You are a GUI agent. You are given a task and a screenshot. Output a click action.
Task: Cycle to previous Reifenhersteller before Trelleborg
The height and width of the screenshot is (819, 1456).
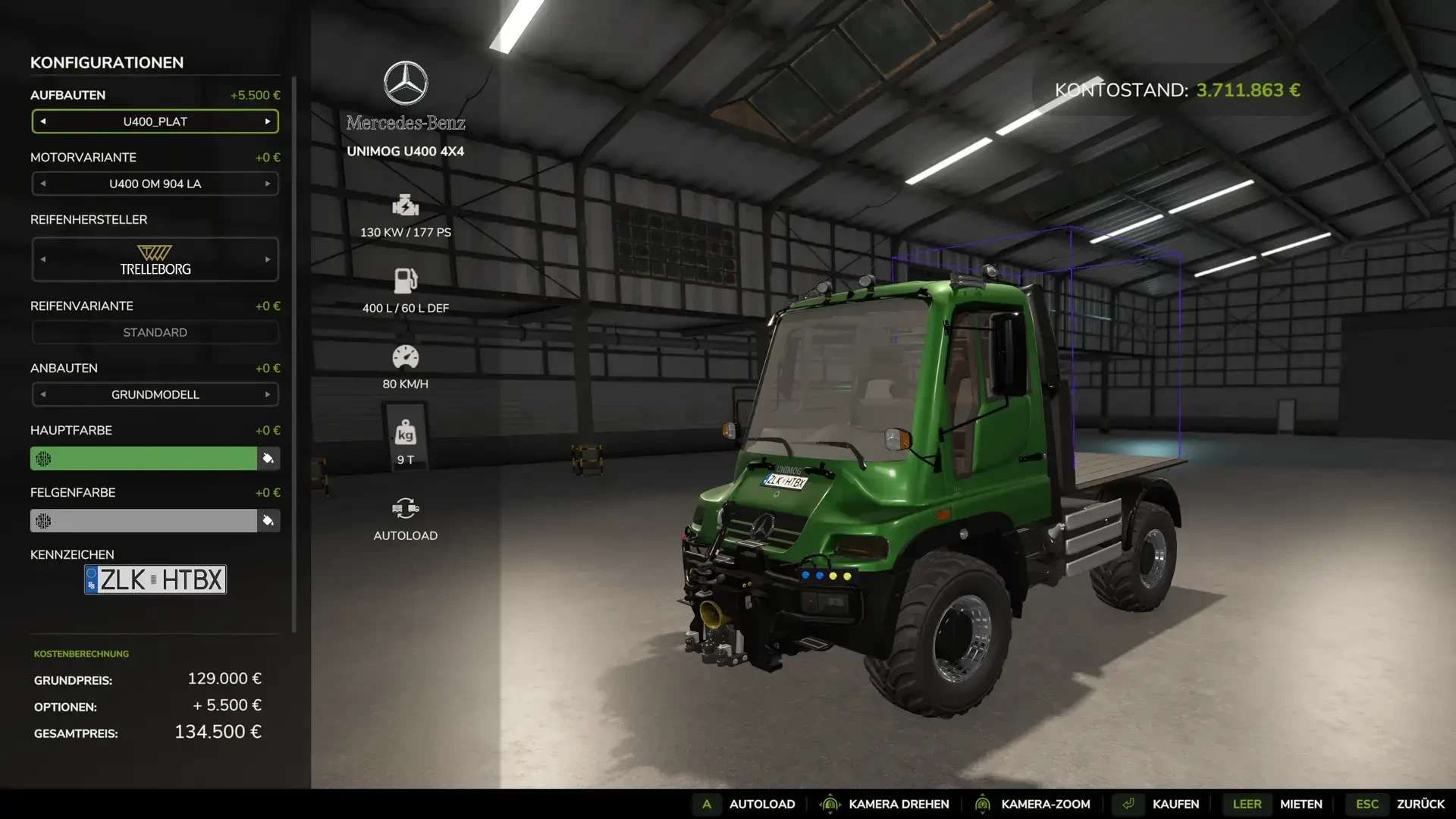pos(43,259)
